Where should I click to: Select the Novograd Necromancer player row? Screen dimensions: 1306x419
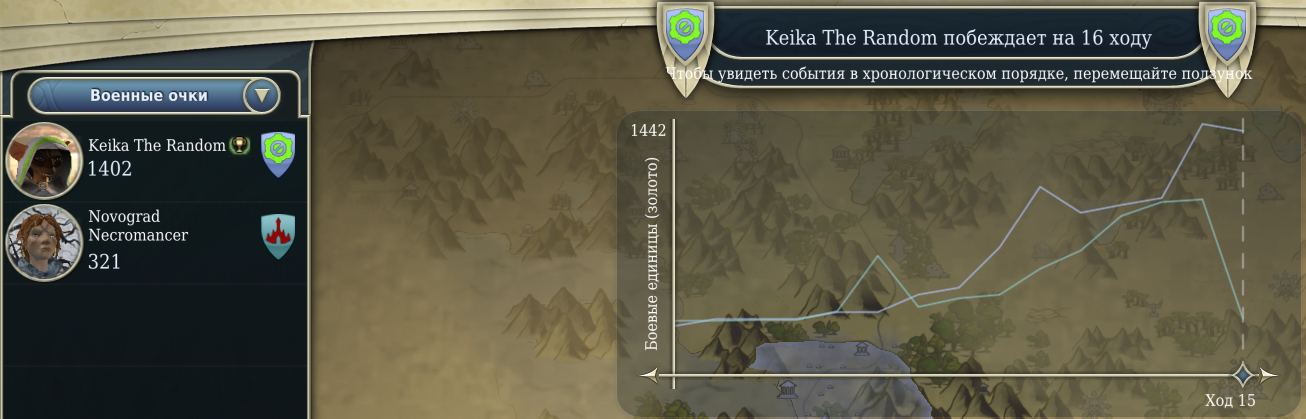pos(160,240)
